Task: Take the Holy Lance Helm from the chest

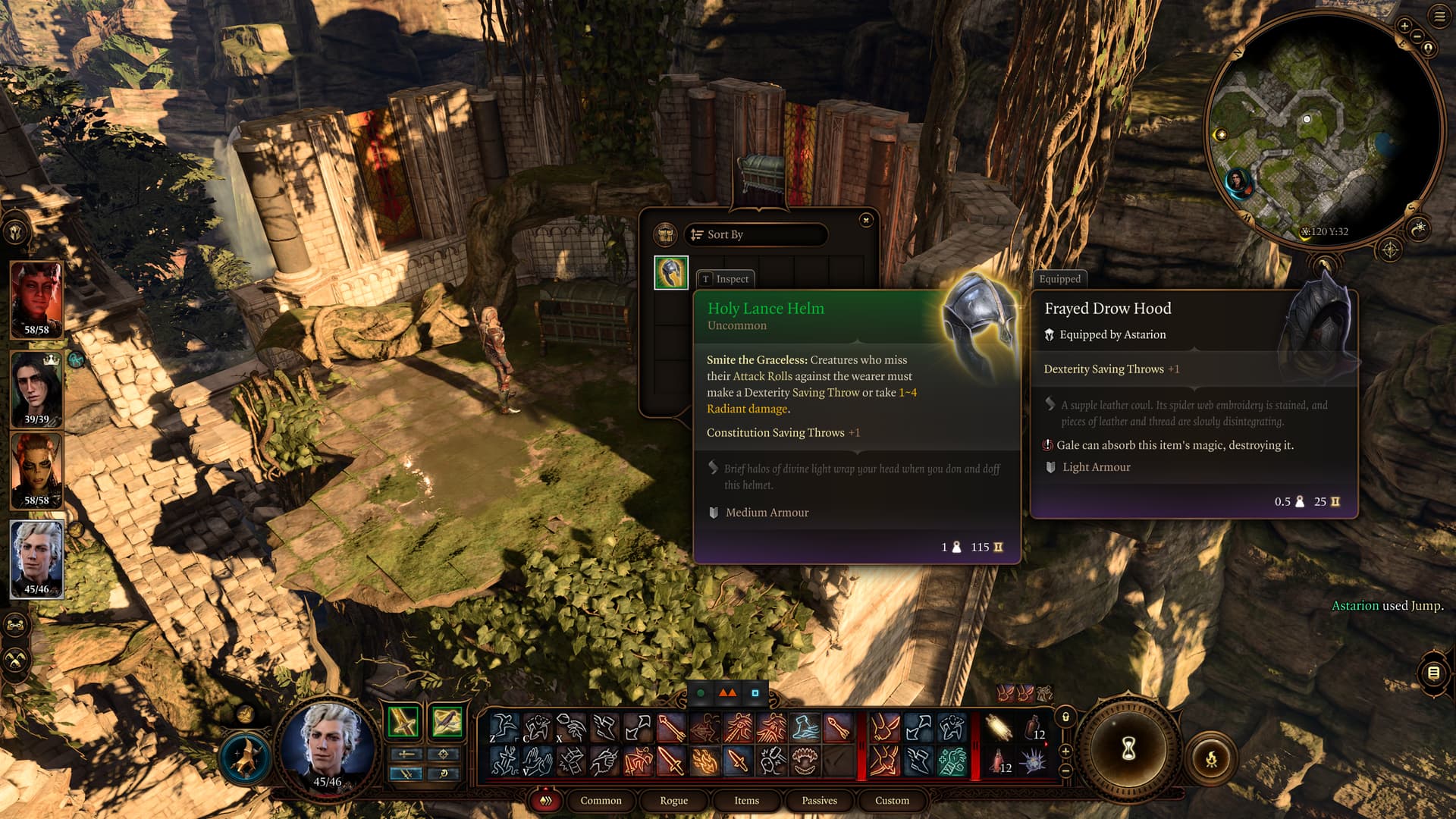Action: point(671,273)
